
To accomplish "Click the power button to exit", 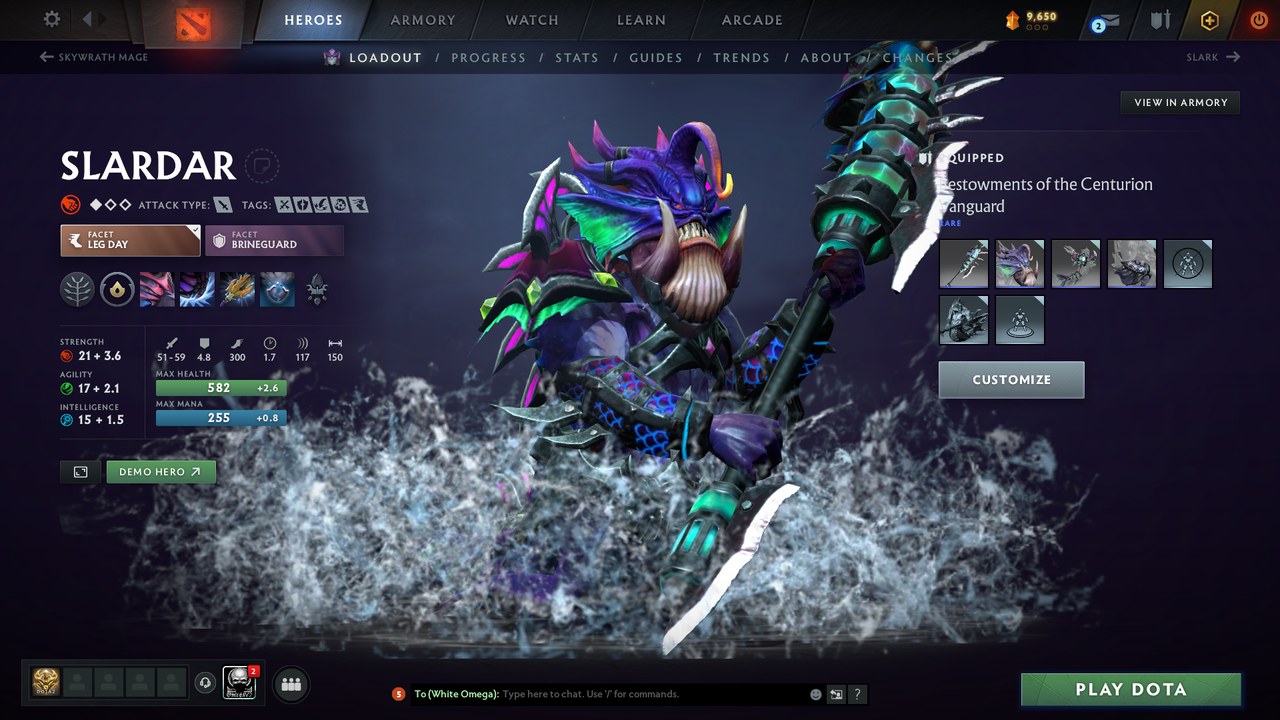I will click(x=1258, y=20).
